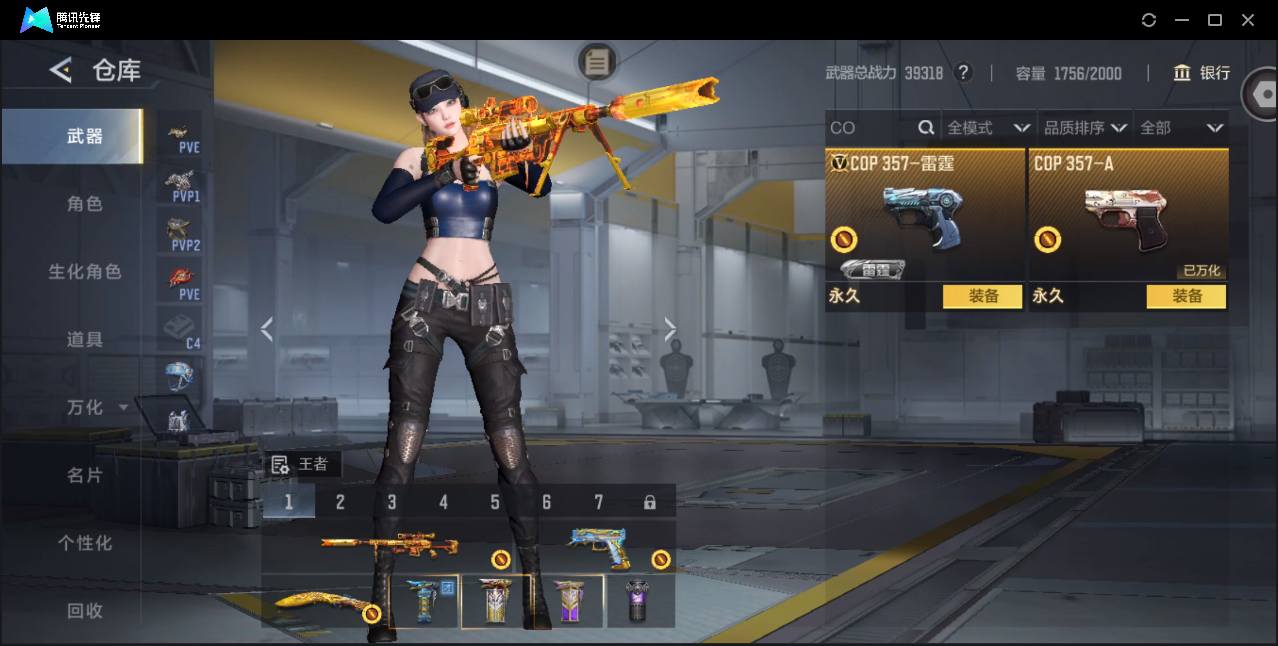Open the 全部 filter dropdown

1181,128
